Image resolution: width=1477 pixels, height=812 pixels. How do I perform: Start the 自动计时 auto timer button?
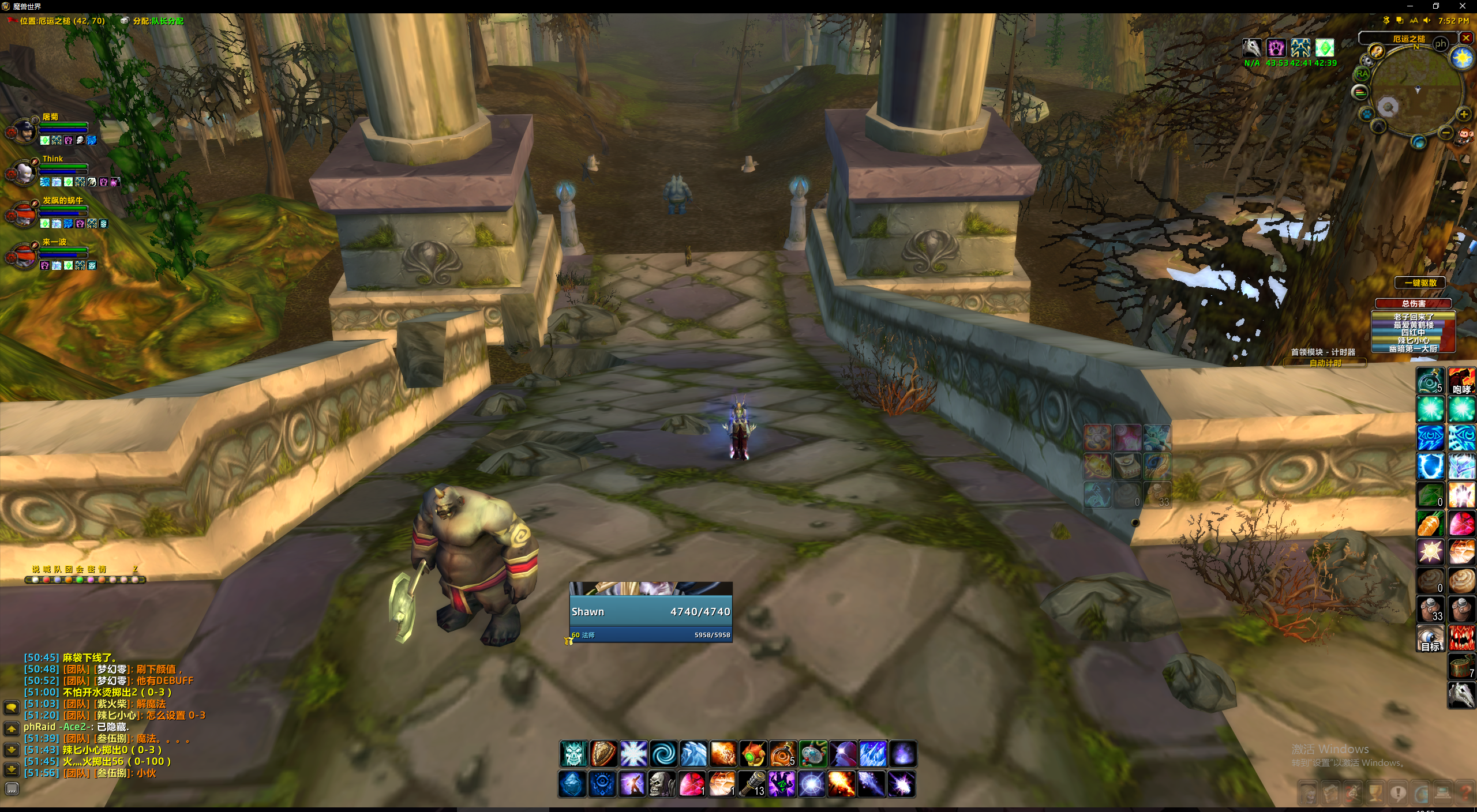[1325, 363]
